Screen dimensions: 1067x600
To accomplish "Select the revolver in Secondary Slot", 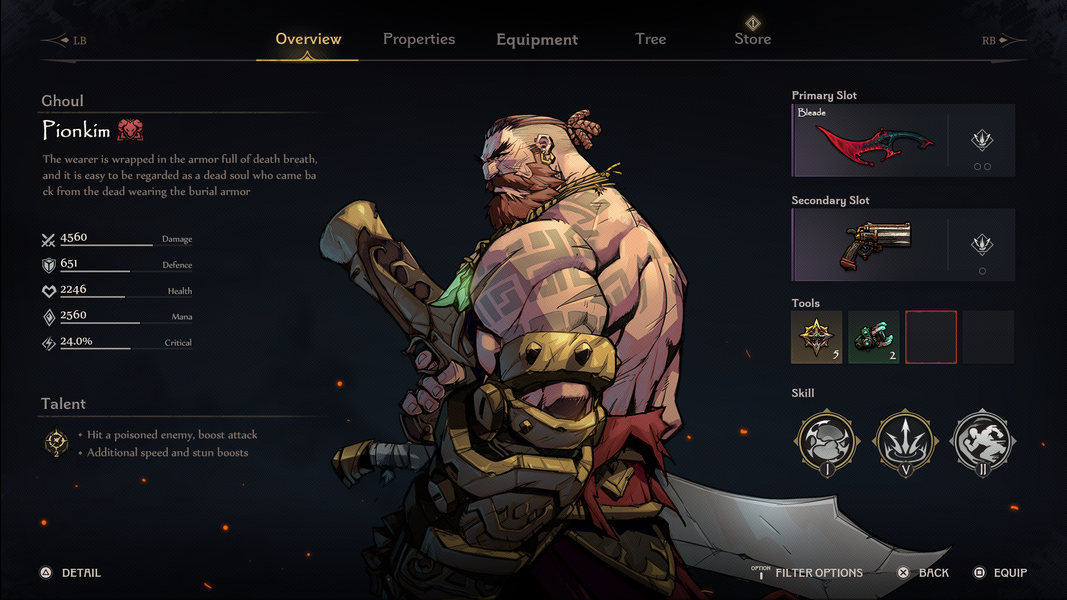I will coord(870,245).
